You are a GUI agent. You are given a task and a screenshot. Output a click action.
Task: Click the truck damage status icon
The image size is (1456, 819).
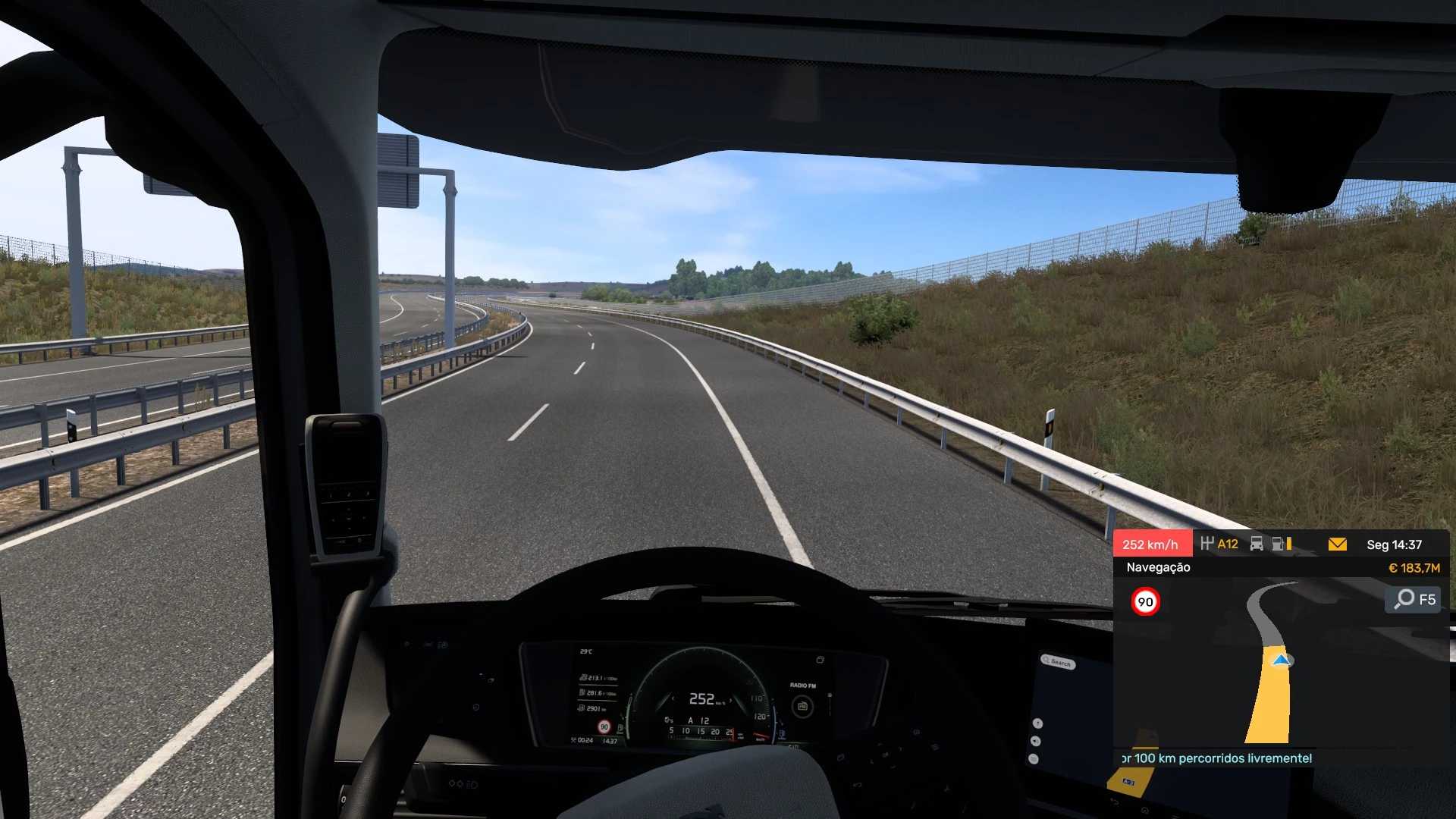click(x=1257, y=544)
